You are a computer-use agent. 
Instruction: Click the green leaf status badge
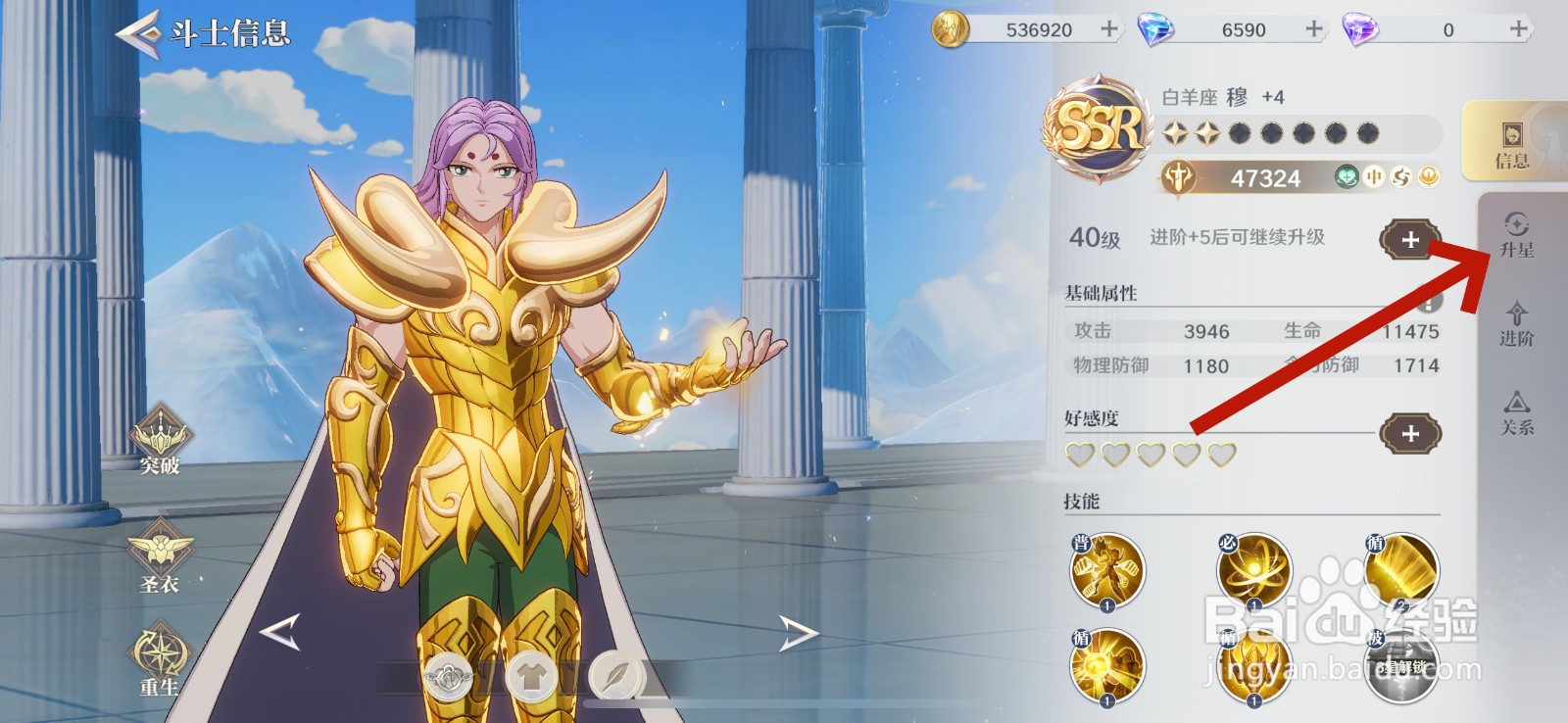coord(1344,178)
